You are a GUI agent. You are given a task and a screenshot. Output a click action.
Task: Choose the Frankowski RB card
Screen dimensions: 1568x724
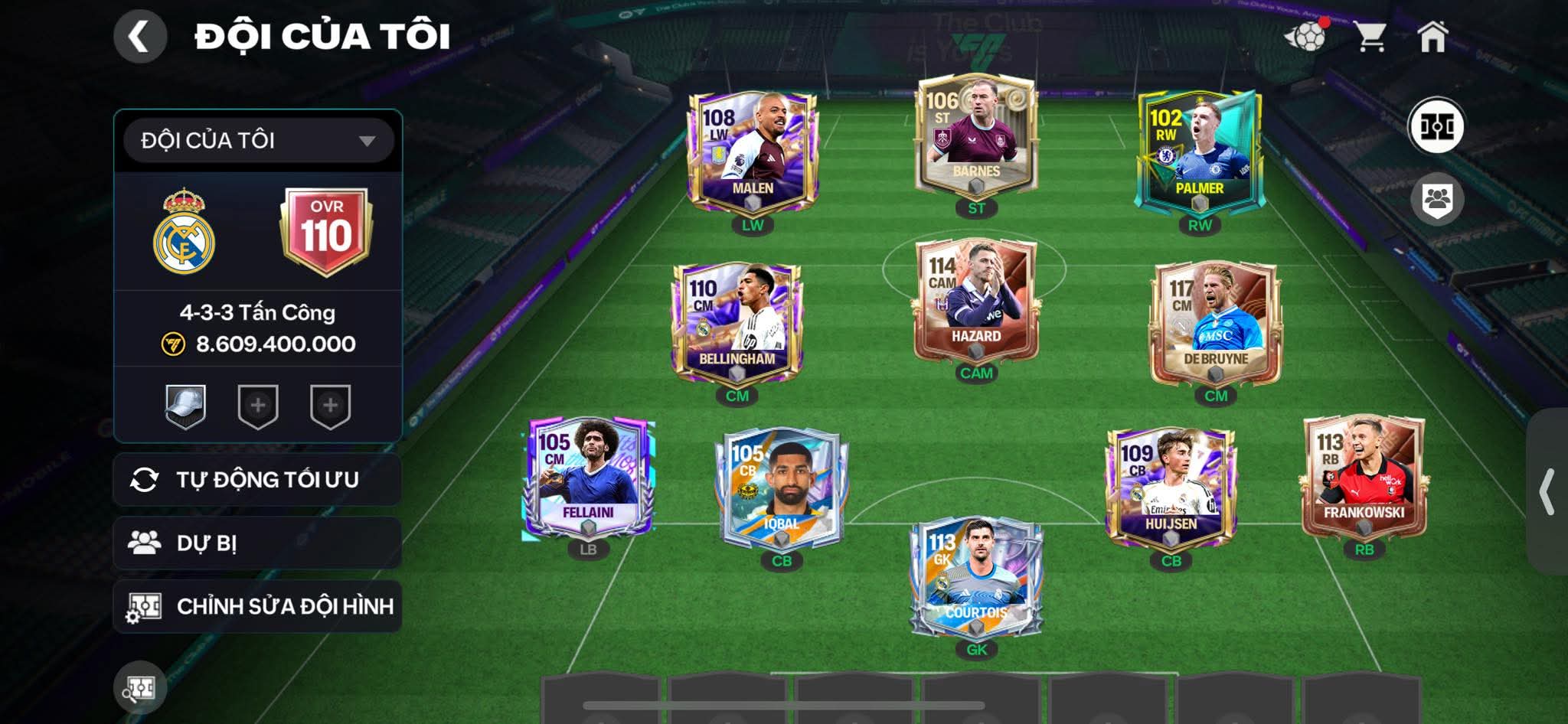(x=1364, y=478)
